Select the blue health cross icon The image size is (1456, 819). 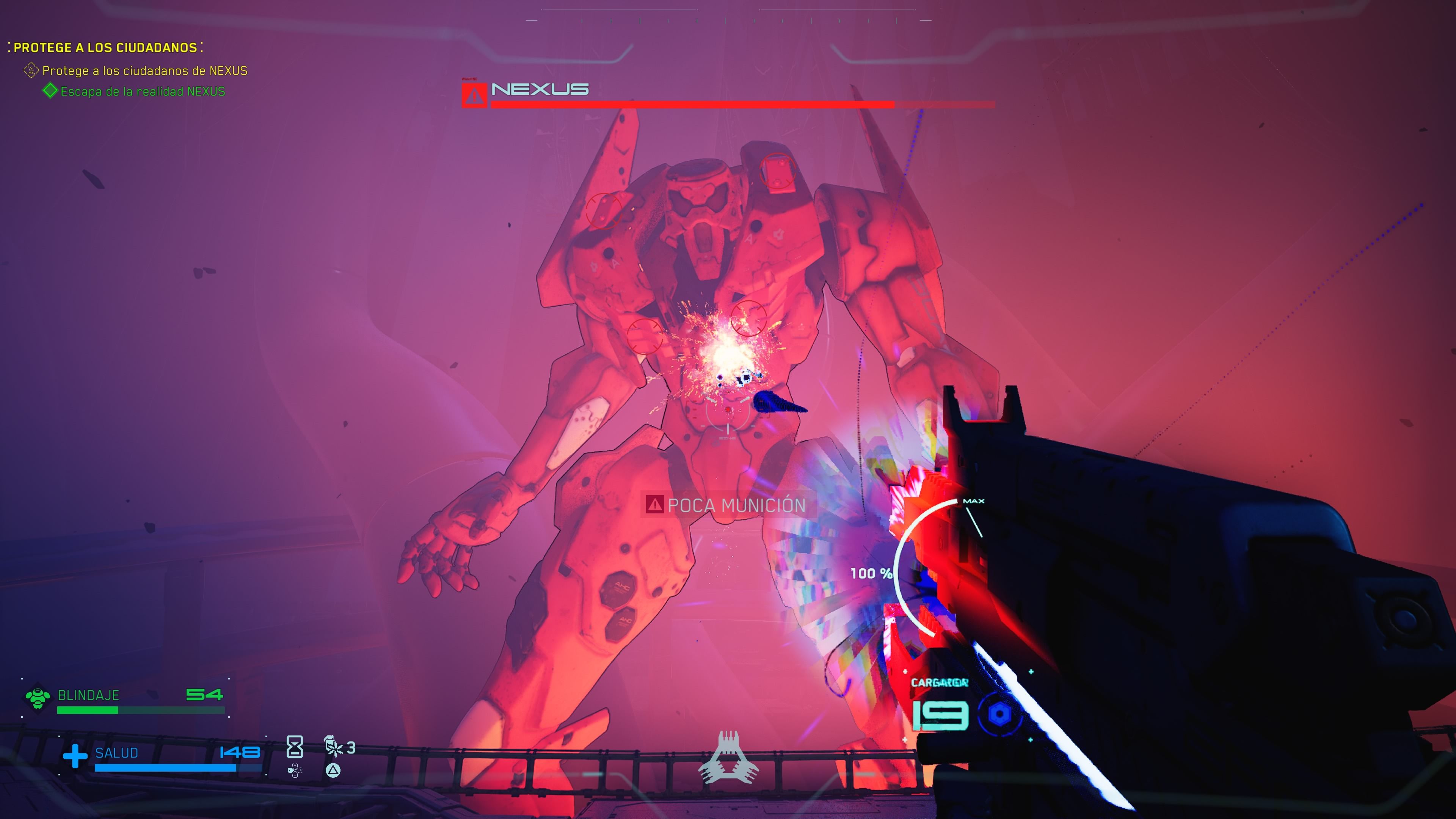pyautogui.click(x=75, y=756)
